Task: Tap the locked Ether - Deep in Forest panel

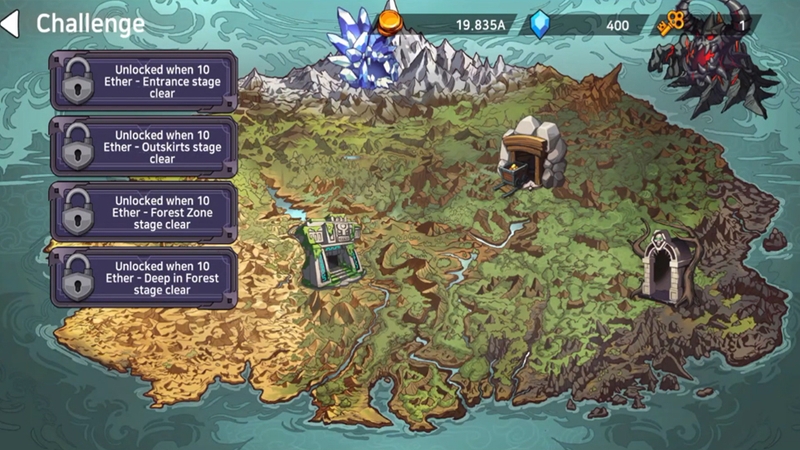Action: point(143,277)
